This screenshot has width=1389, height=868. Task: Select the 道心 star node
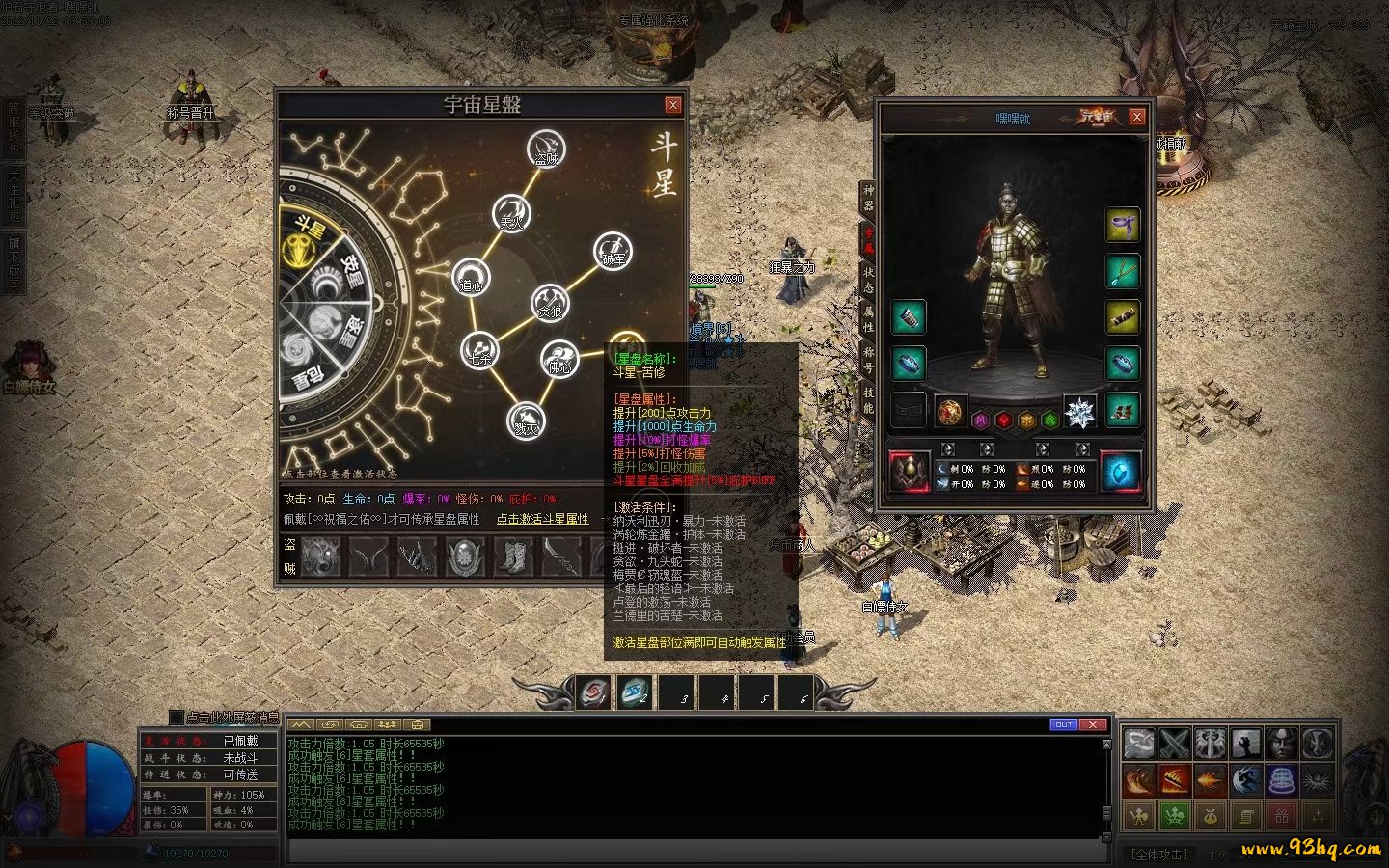[472, 278]
